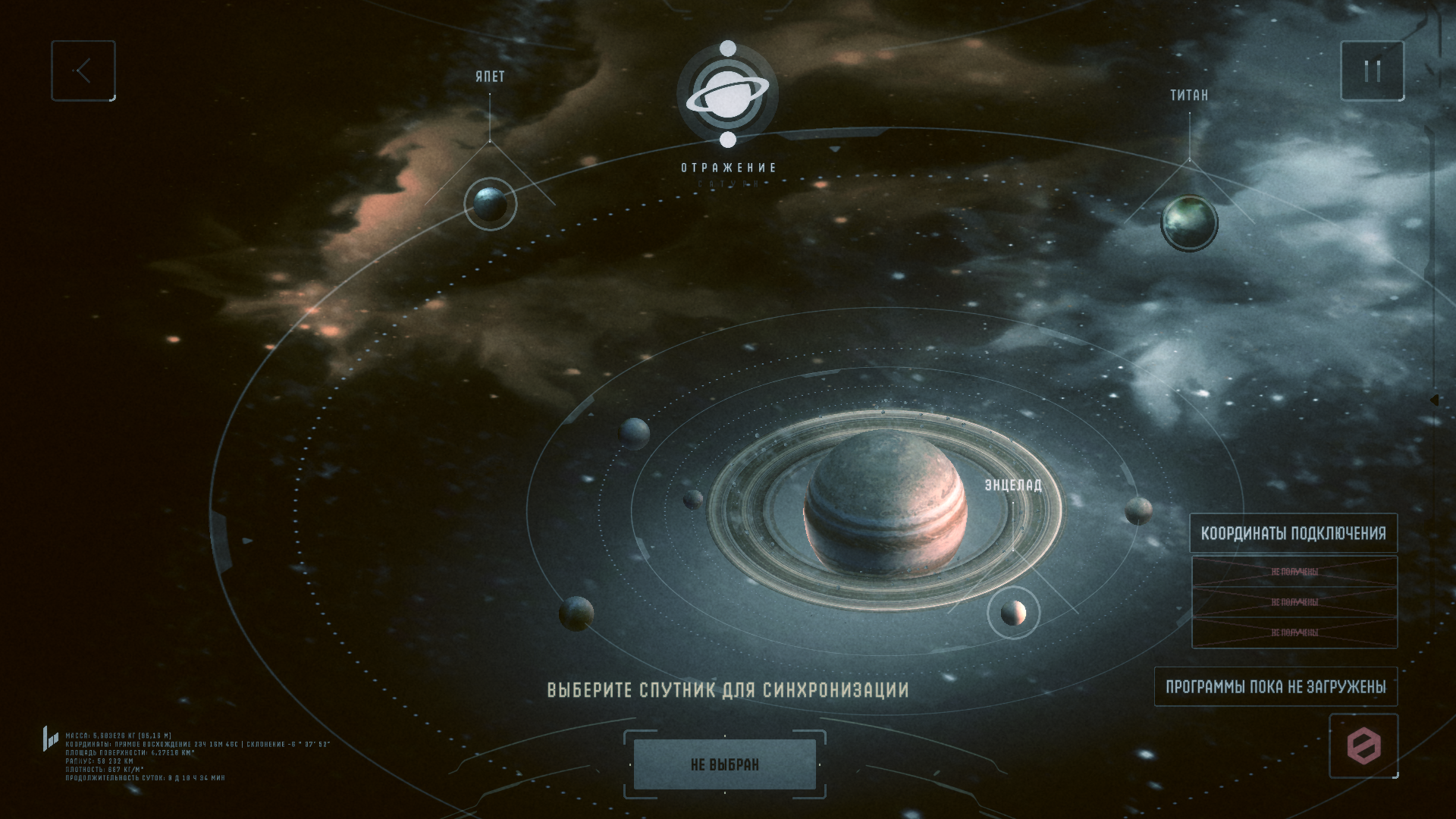Select the Япет satellite
The width and height of the screenshot is (1456, 819).
[491, 203]
